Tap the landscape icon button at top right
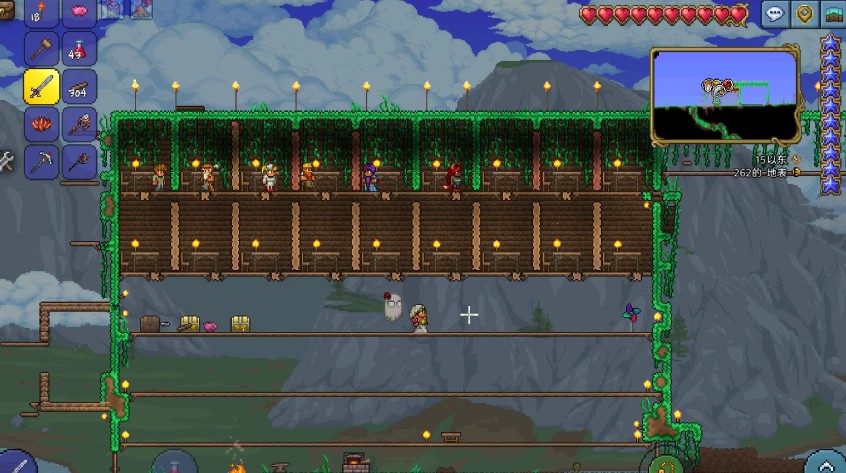846x473 pixels. coord(833,14)
